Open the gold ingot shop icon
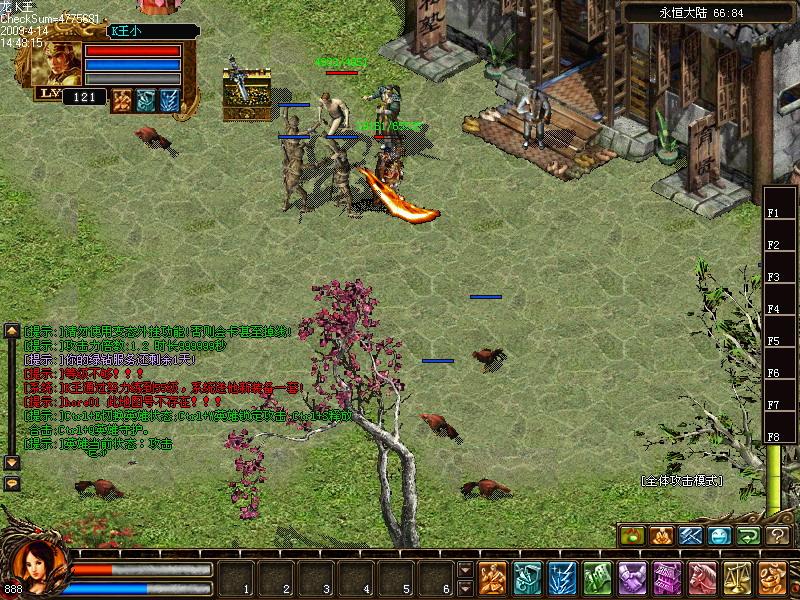The image size is (800, 600). click(772, 578)
